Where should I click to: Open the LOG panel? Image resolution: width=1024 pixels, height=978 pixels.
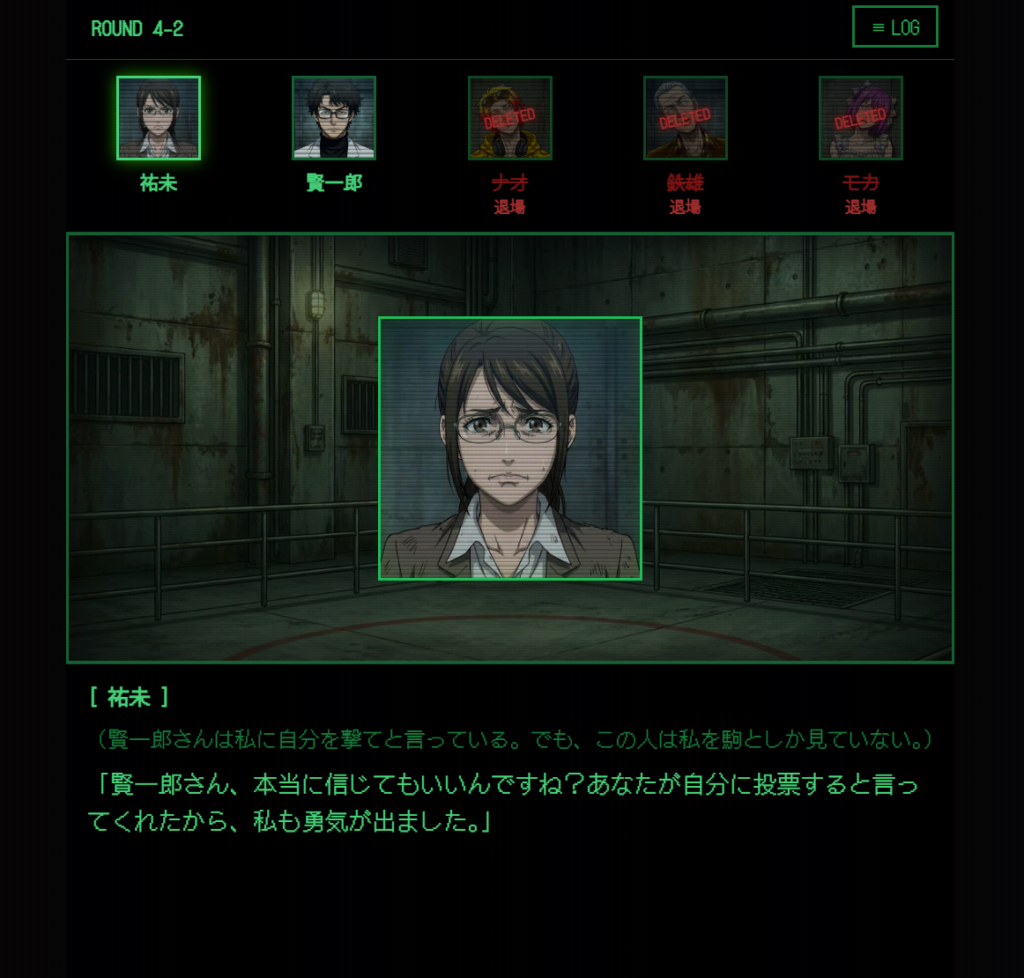(x=895, y=27)
